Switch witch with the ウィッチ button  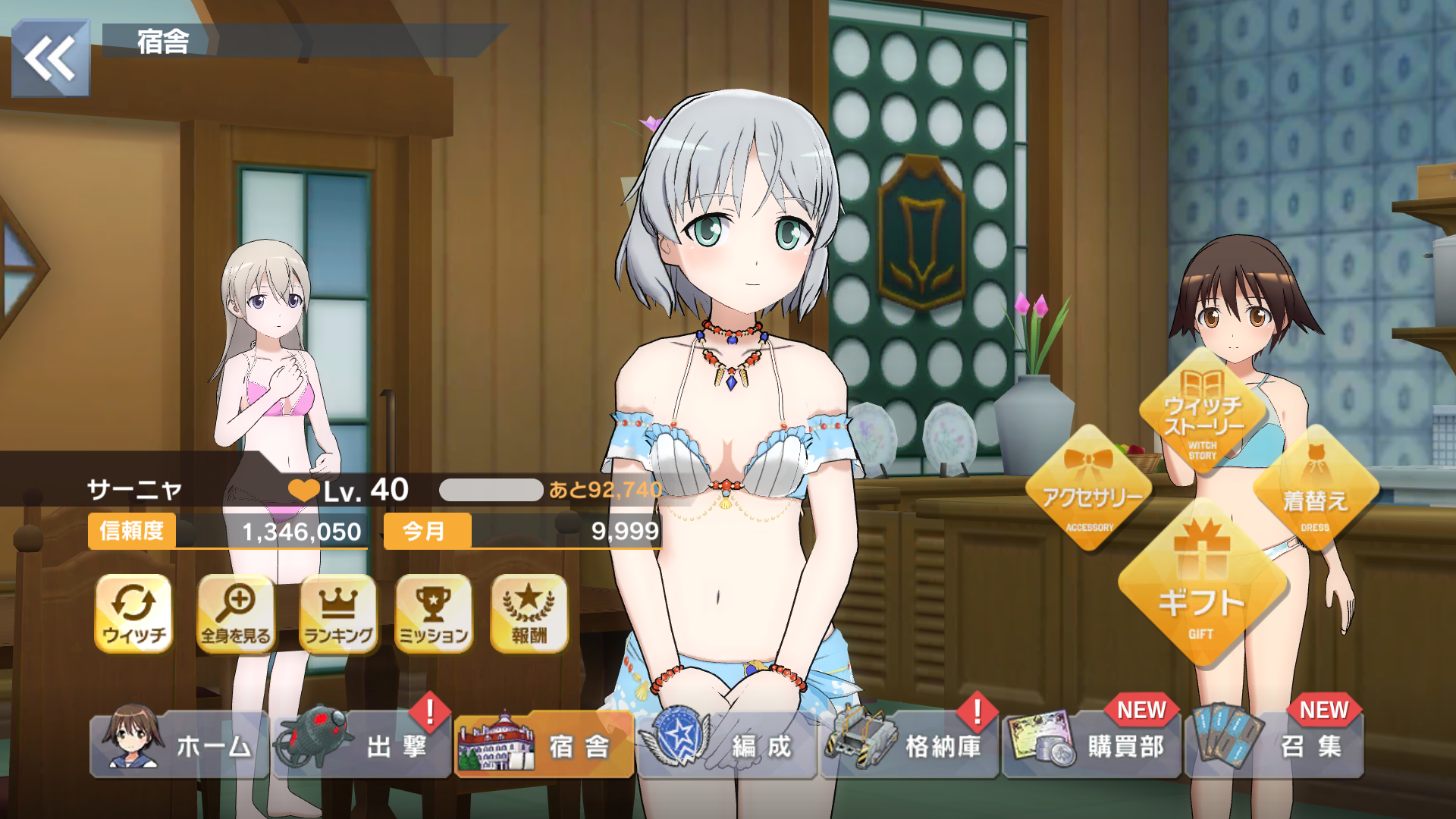[x=133, y=613]
